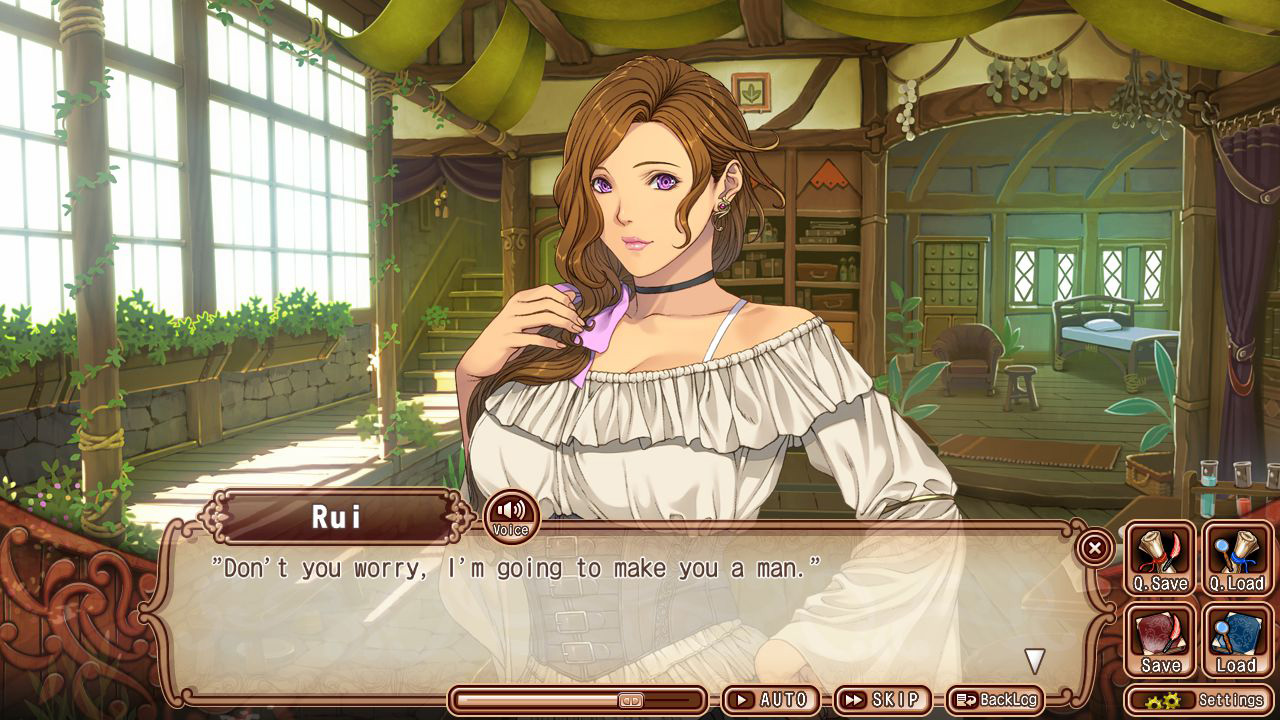Show the BackLog of past dialogue
Viewport: 1280px width, 720px height.
click(x=994, y=700)
